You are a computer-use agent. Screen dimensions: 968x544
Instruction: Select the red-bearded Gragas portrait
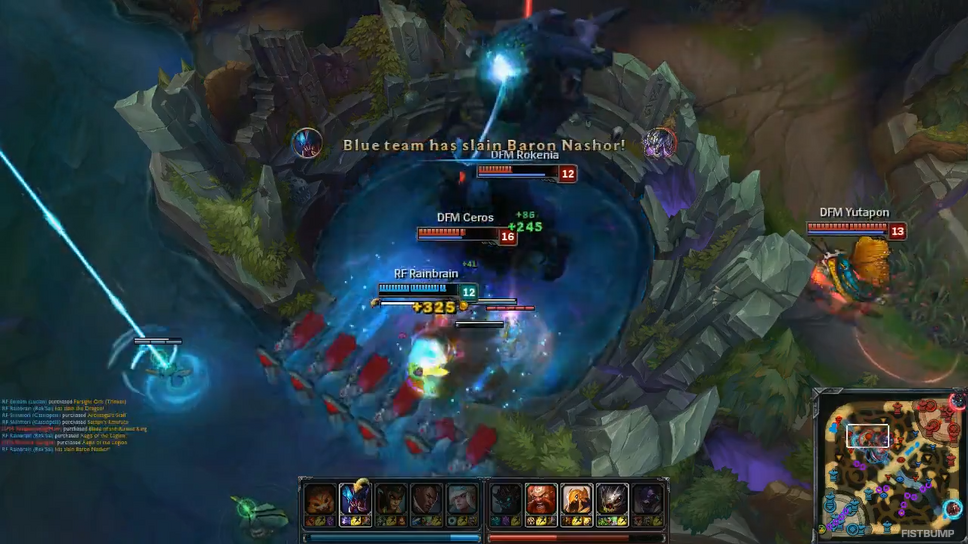tap(541, 499)
